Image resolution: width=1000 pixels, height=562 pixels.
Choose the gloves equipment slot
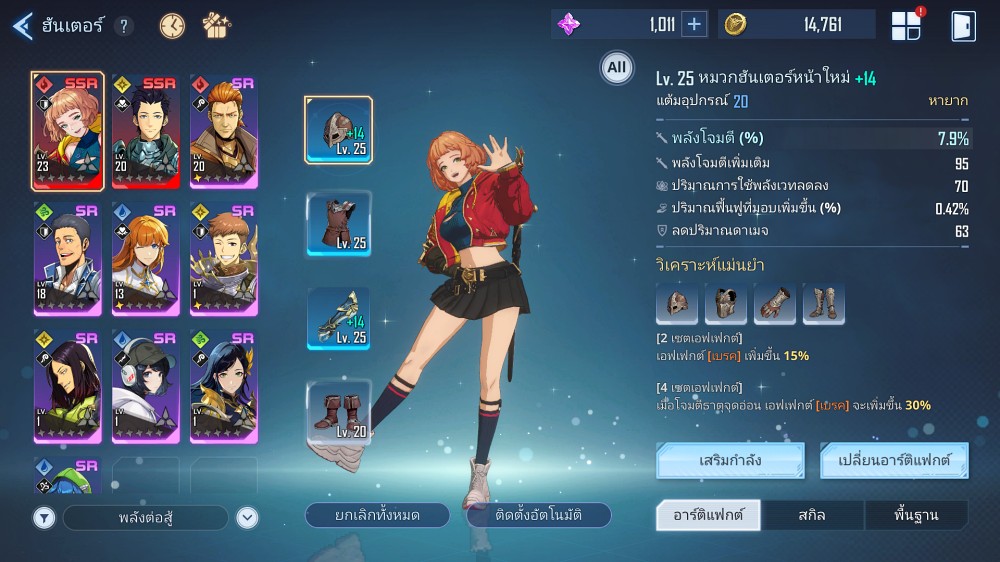(338, 318)
